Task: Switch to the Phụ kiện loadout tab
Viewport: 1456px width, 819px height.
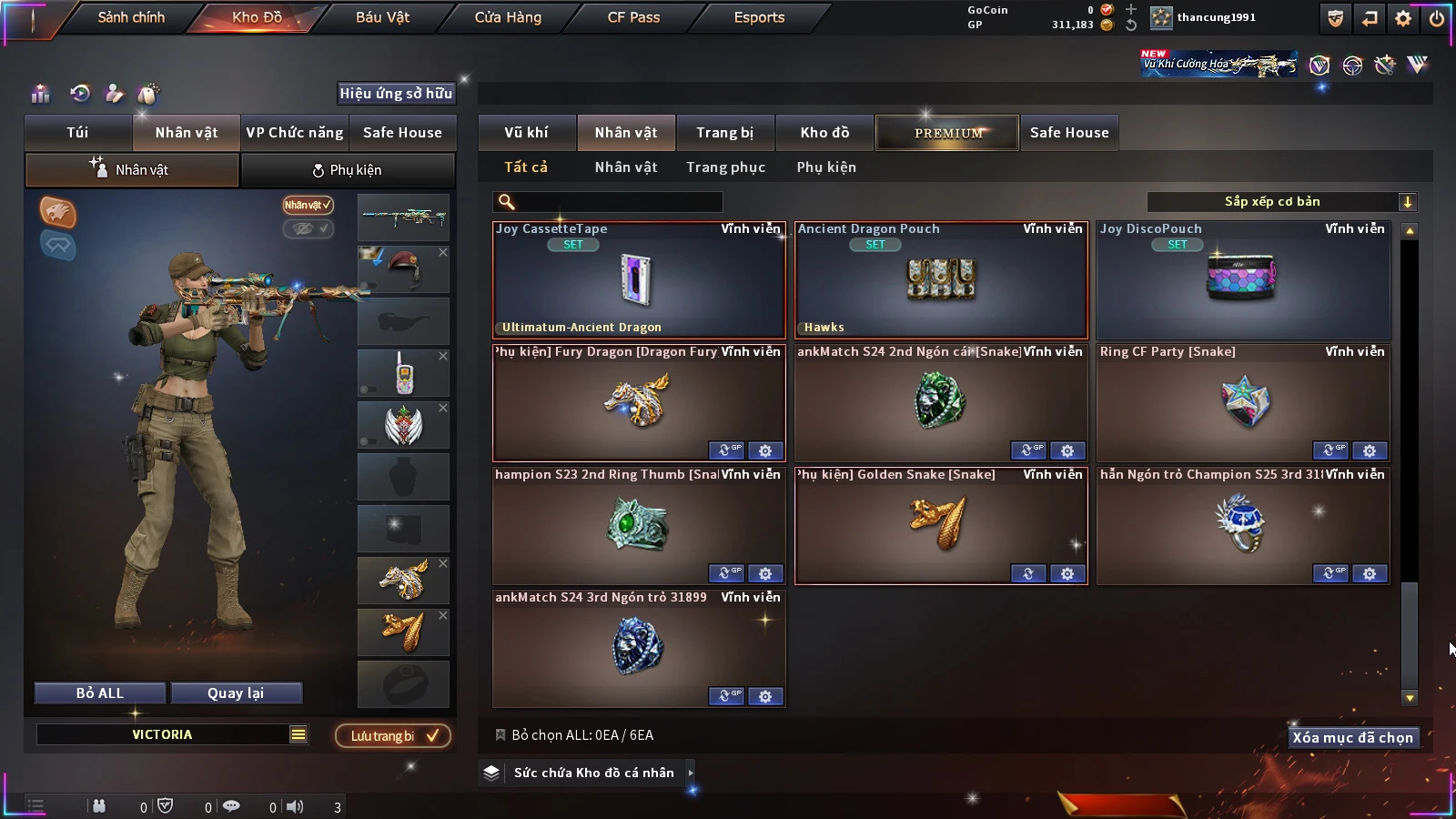Action: pos(347,170)
